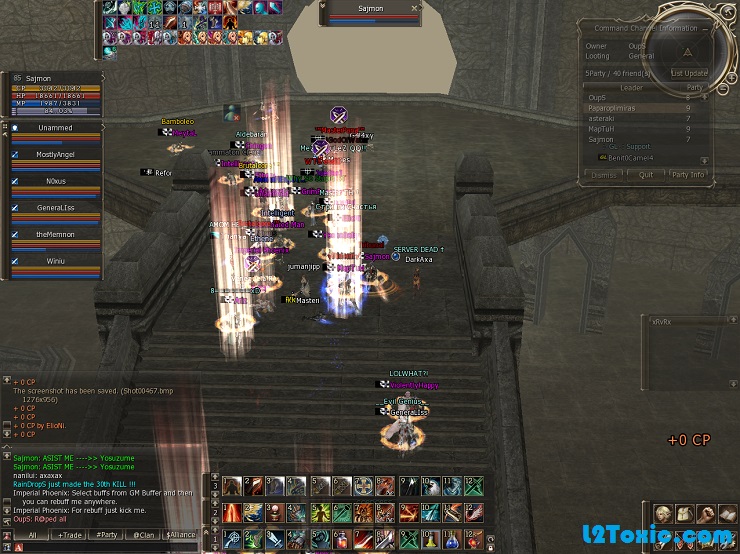Dismiss the command channel party
This screenshot has width=740, height=554.
(604, 174)
